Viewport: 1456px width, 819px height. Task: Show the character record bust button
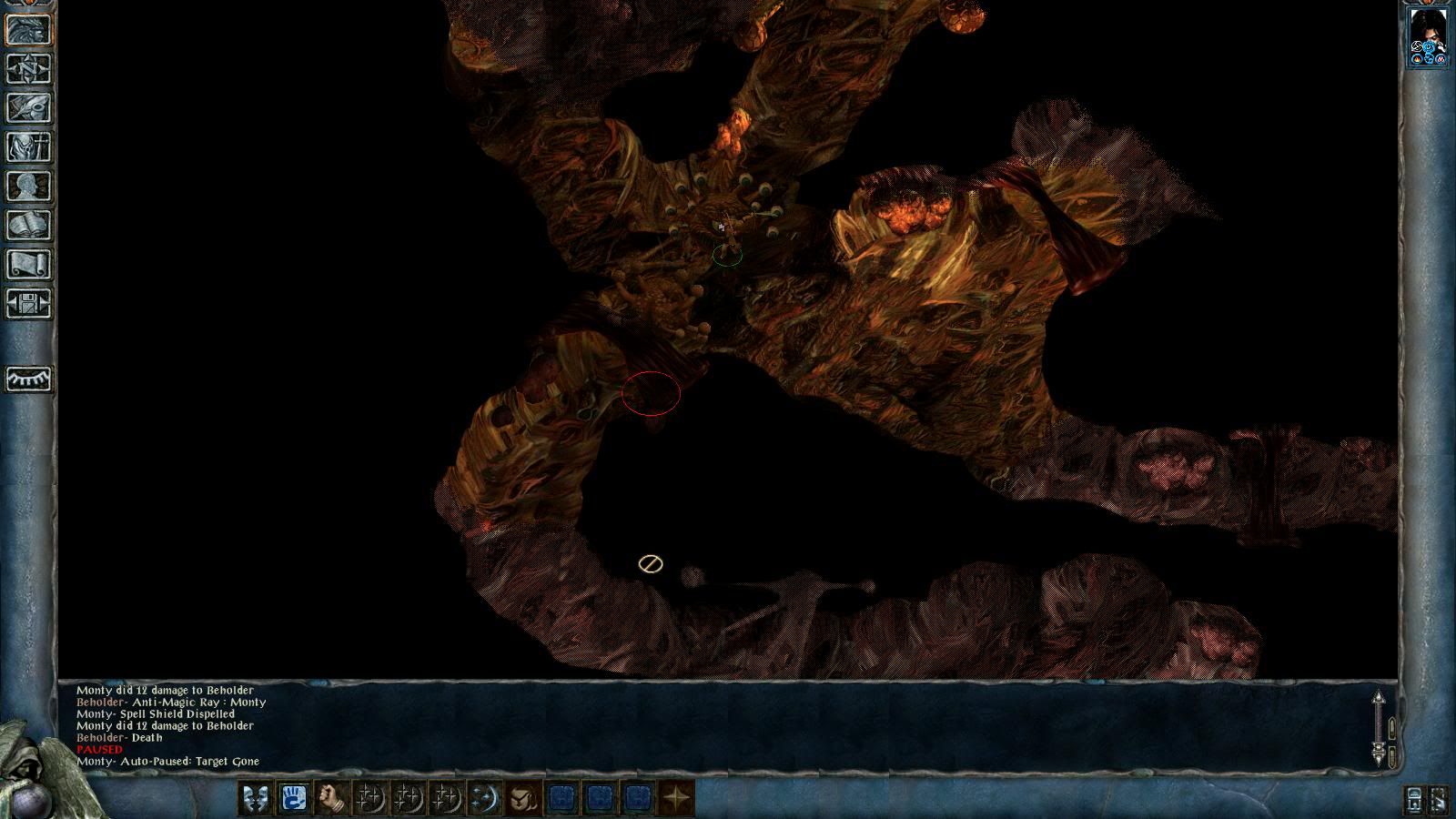pyautogui.click(x=29, y=187)
